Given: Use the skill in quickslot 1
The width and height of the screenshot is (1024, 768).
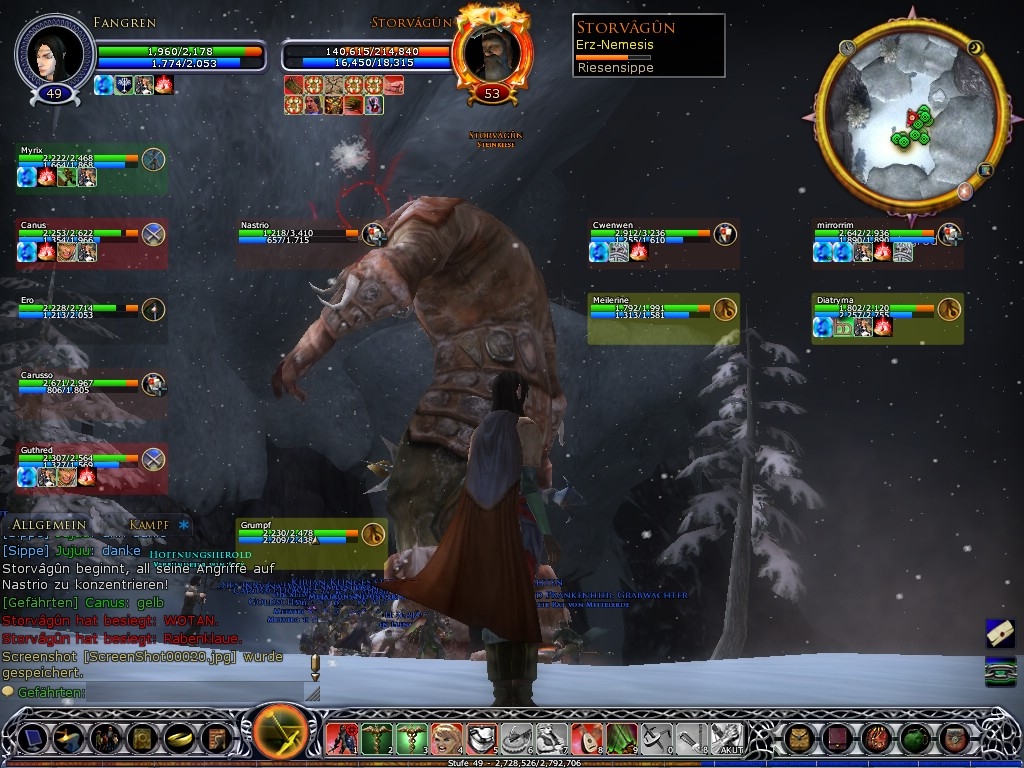Looking at the screenshot, I should (x=340, y=739).
